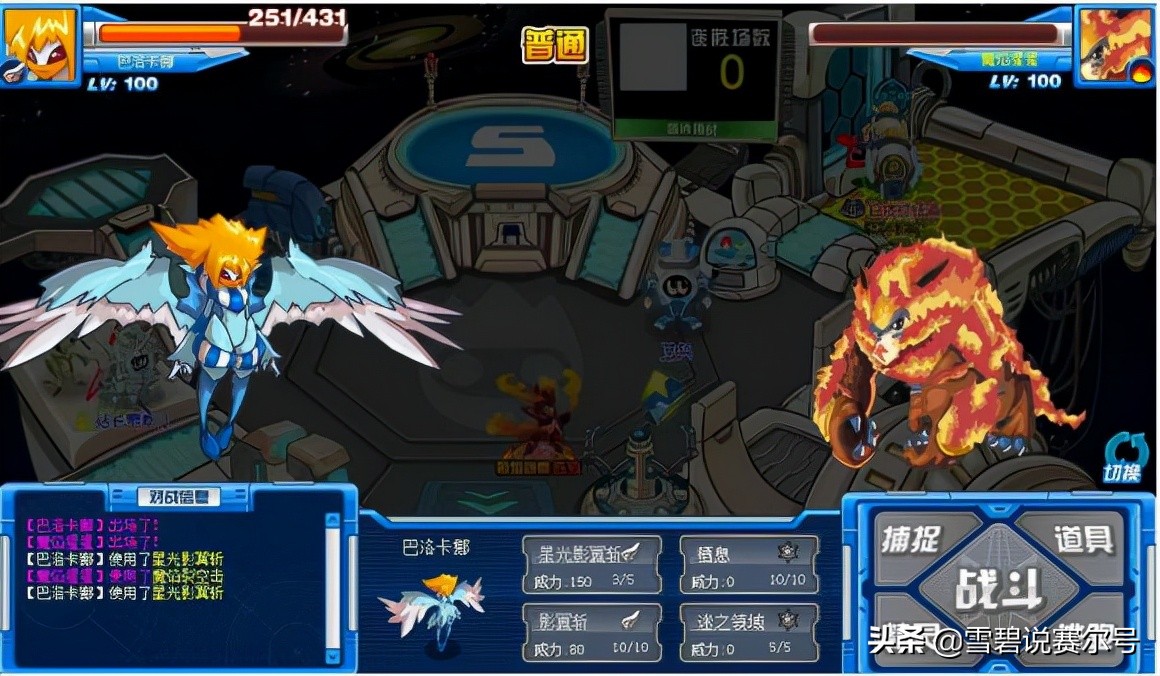Open the 道具 items menu
This screenshot has height=676, width=1160.
pyautogui.click(x=1082, y=540)
